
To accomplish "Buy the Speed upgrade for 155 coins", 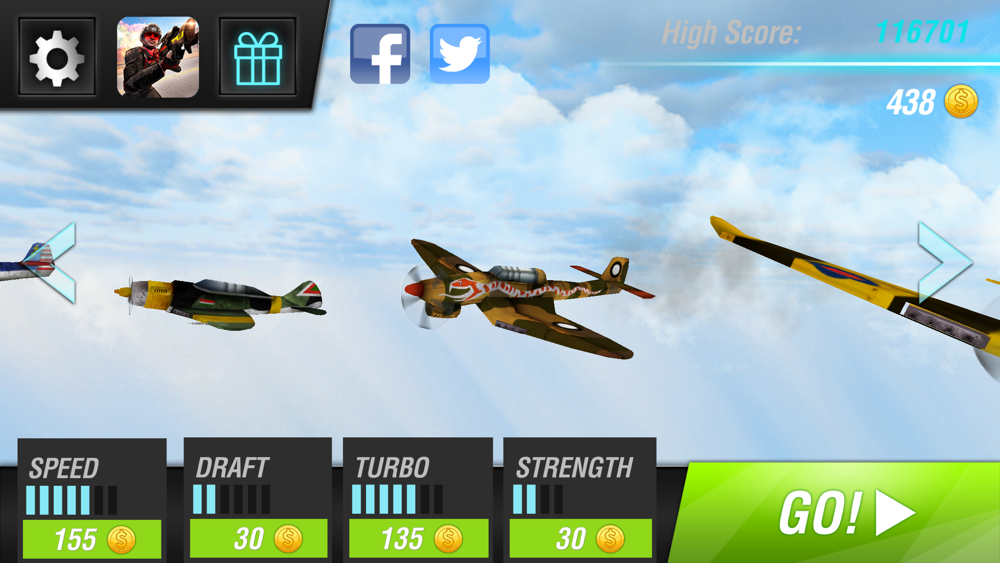I will [92, 539].
